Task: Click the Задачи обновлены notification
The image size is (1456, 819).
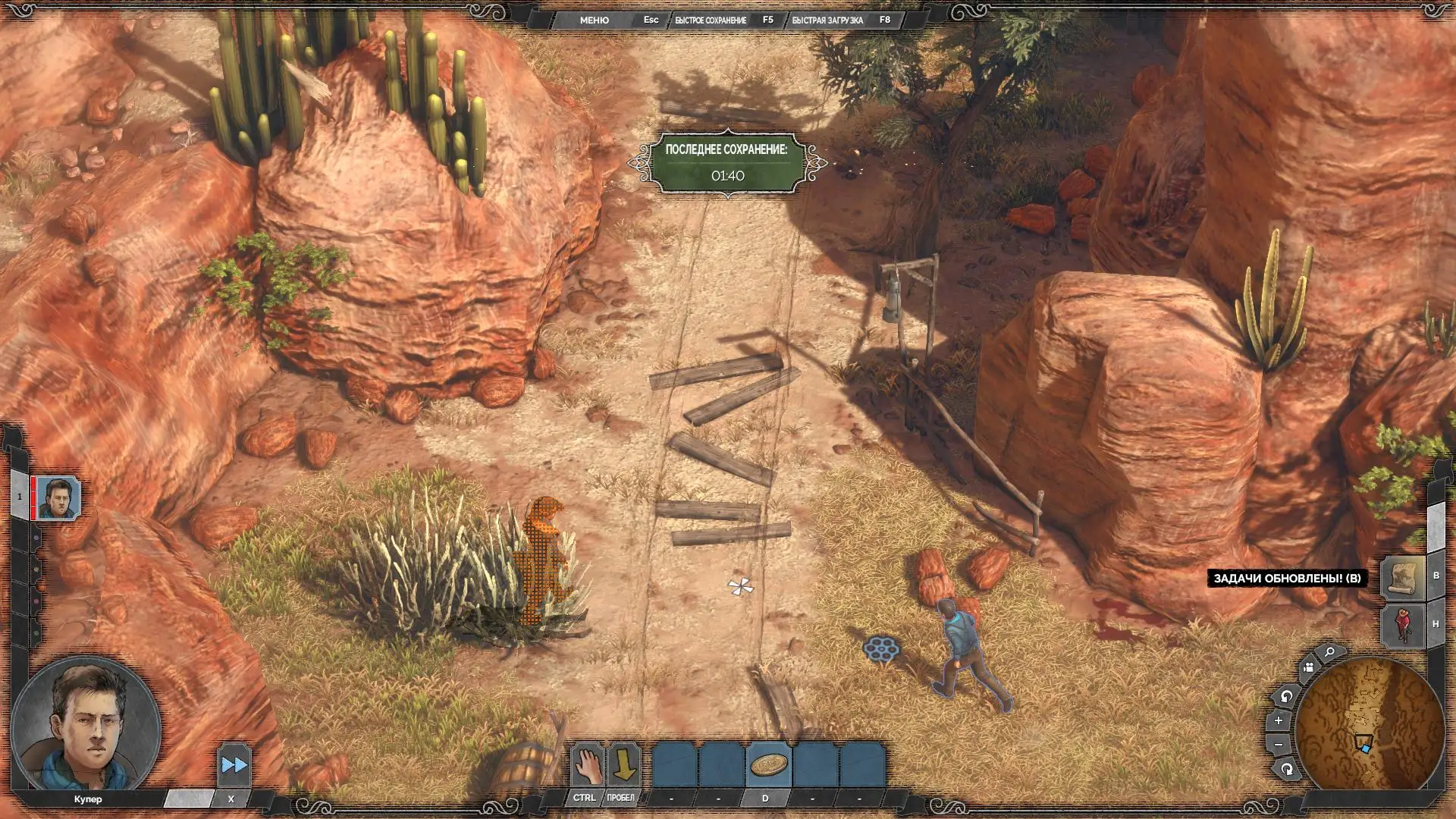Action: point(1287,579)
